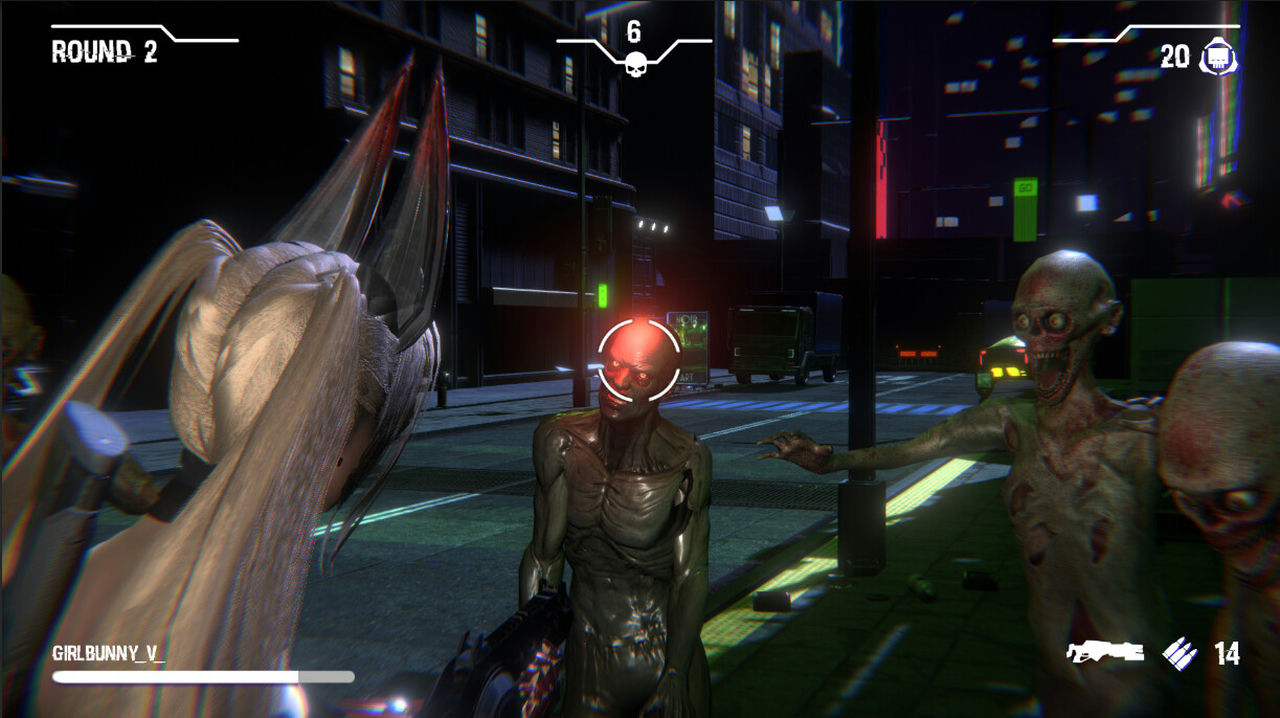Click the skull token currency icon
The height and width of the screenshot is (718, 1280).
(x=1217, y=58)
